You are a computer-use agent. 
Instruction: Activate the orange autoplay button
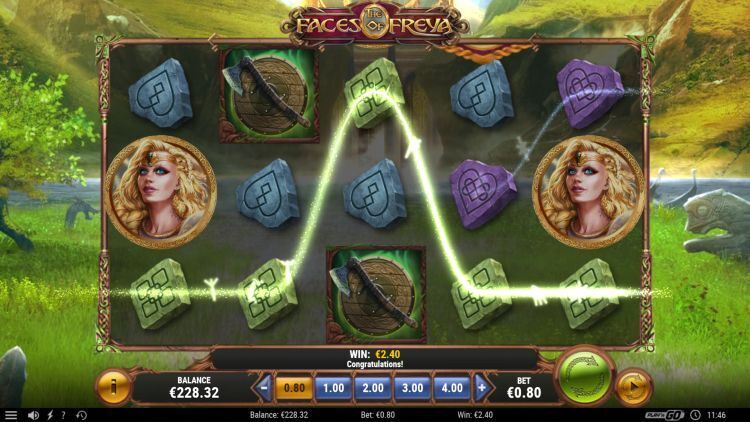tap(634, 387)
